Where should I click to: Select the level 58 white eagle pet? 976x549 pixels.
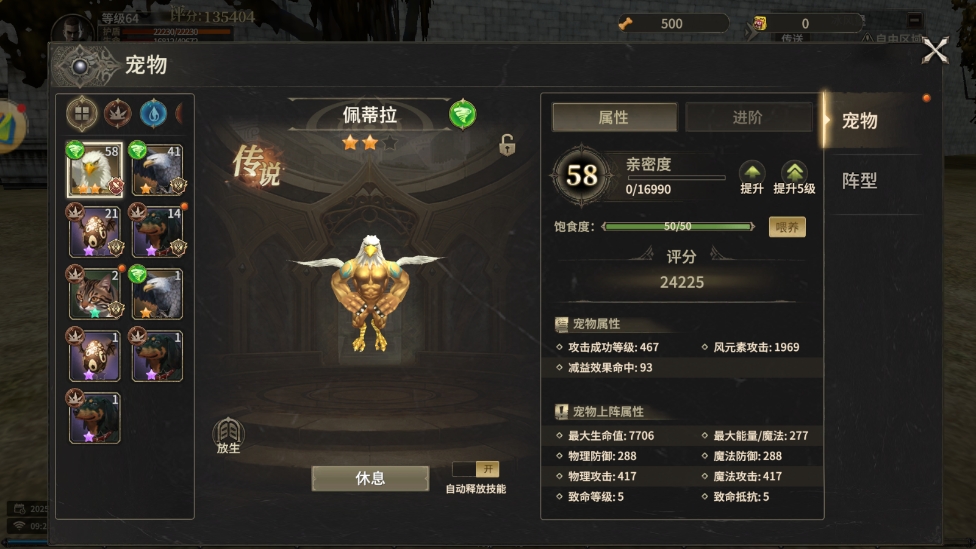coord(95,170)
